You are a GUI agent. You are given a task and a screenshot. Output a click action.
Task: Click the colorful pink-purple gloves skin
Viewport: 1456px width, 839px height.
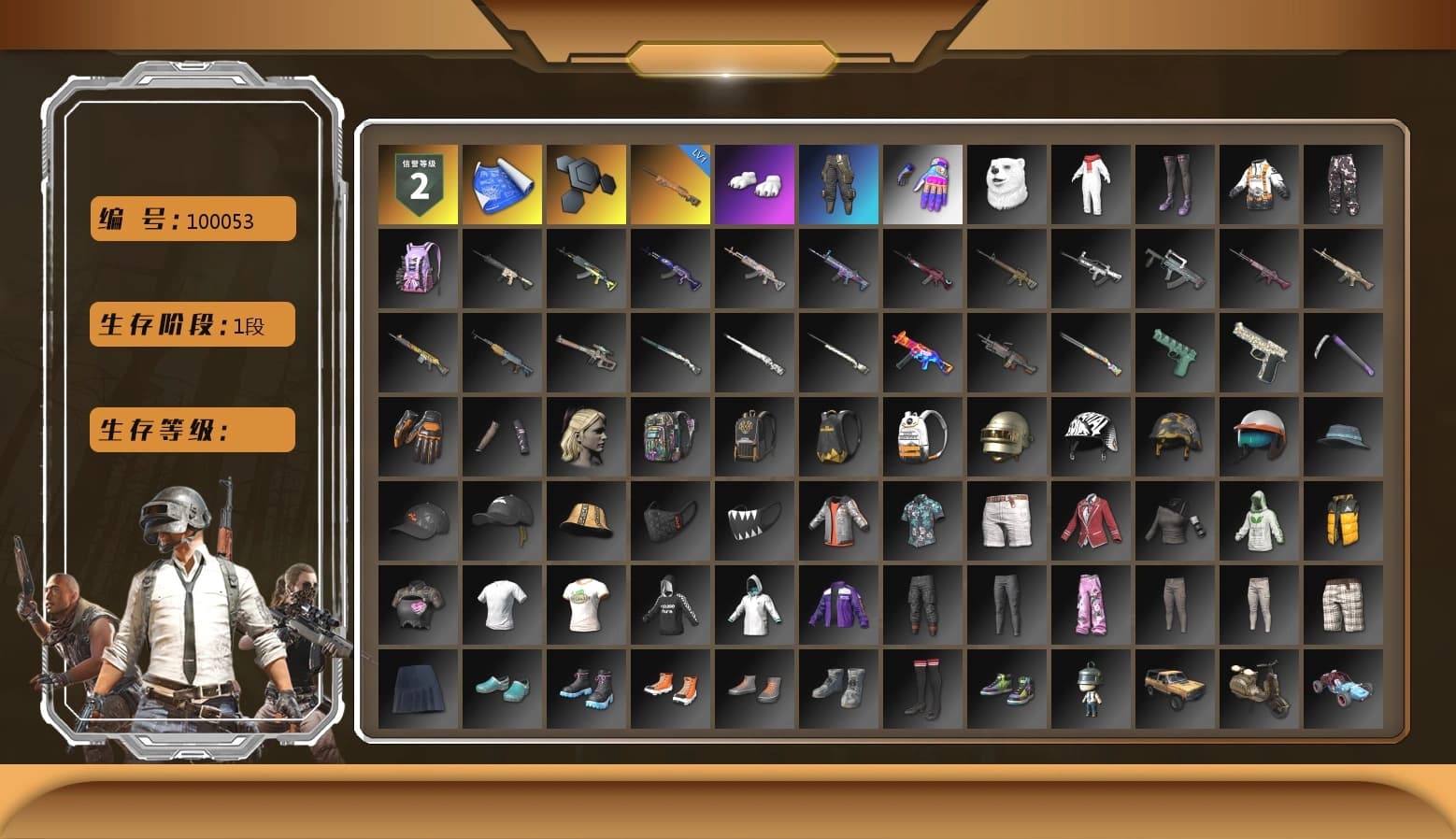[922, 184]
